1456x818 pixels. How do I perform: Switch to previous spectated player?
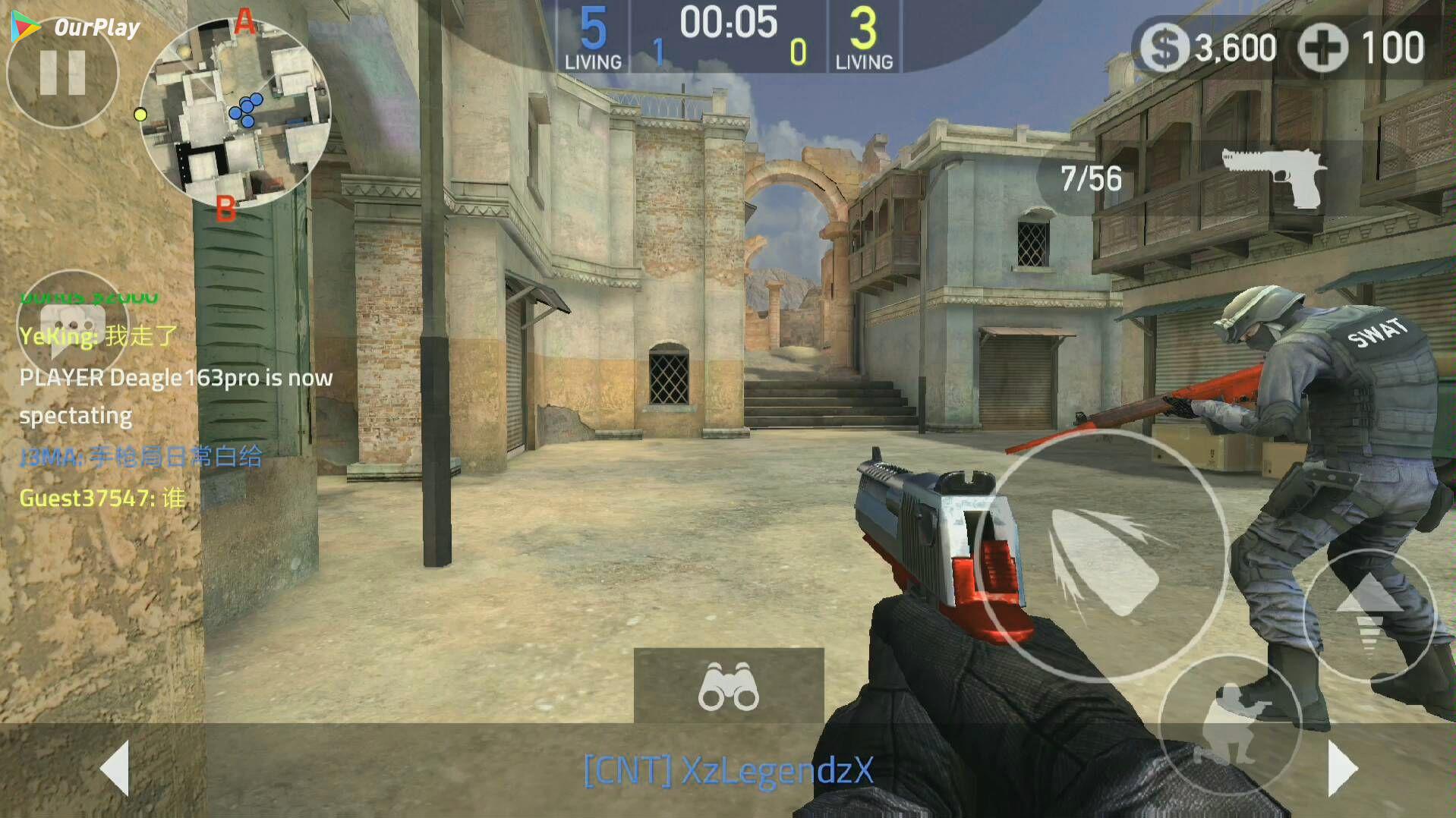[115, 768]
